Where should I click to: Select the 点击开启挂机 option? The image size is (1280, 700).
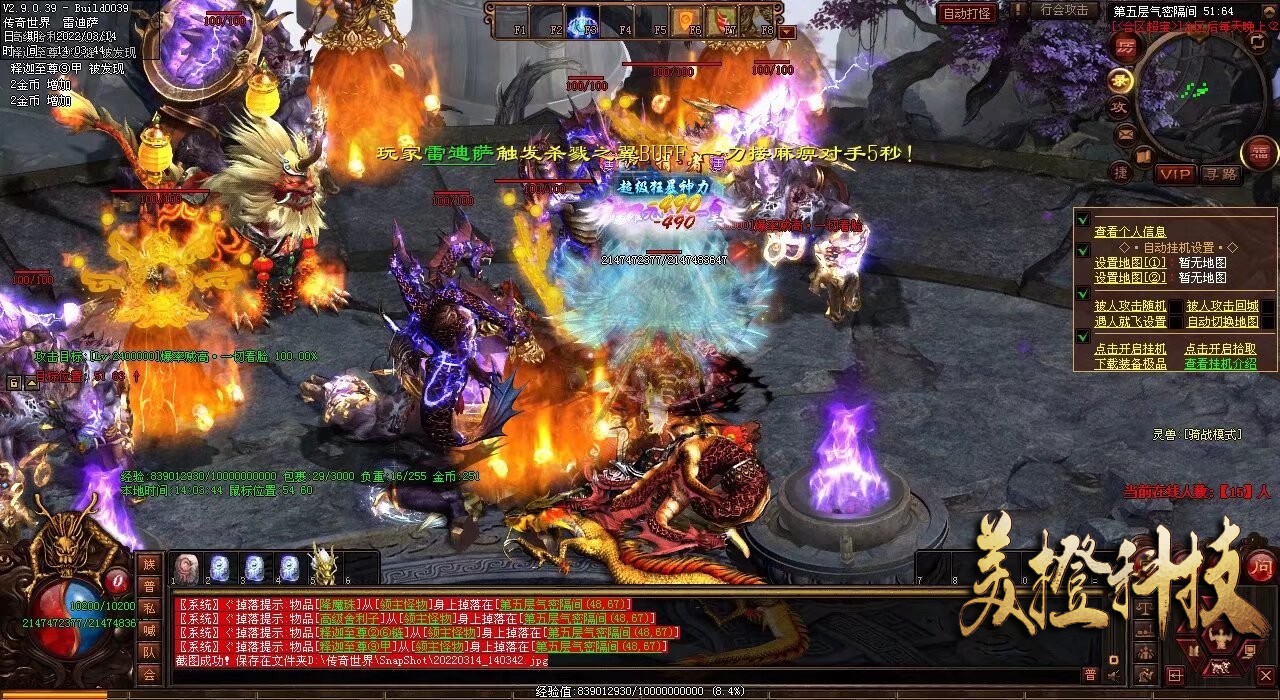pyautogui.click(x=1130, y=349)
